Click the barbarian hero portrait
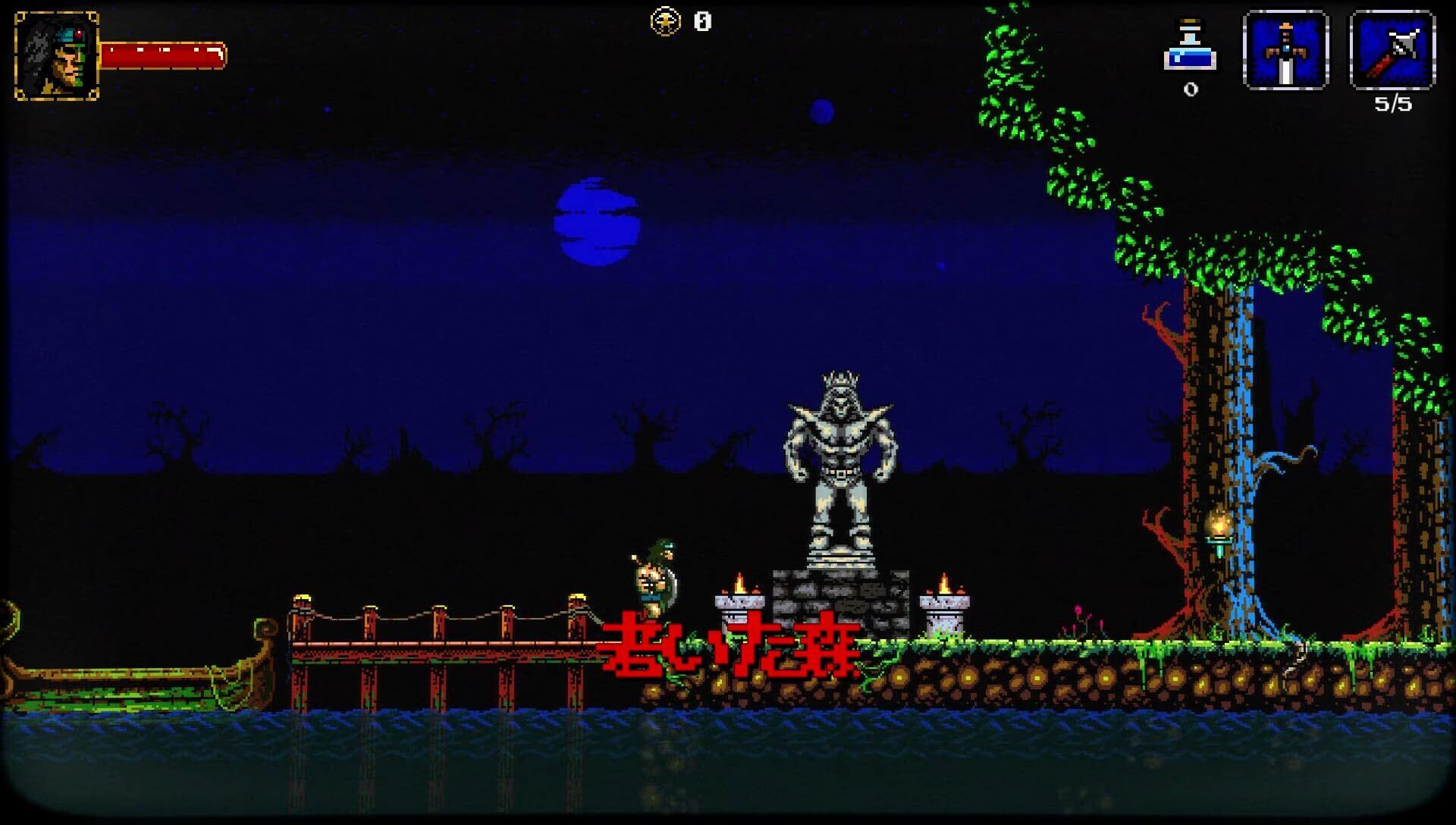Viewport: 1456px width, 825px height. 57,55
